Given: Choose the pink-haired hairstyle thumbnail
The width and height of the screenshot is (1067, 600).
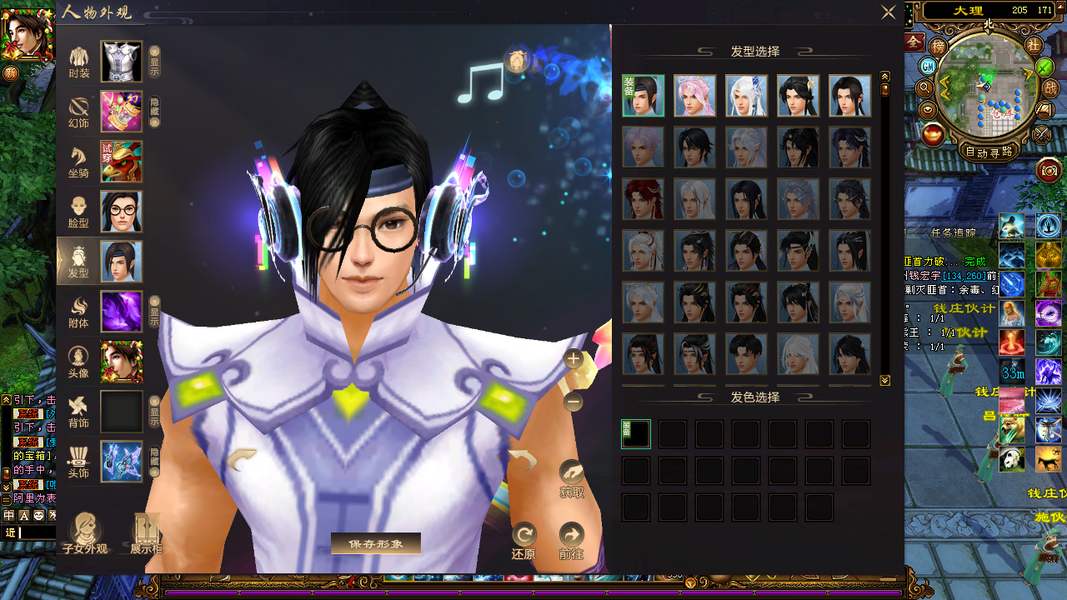Looking at the screenshot, I should click(x=694, y=96).
